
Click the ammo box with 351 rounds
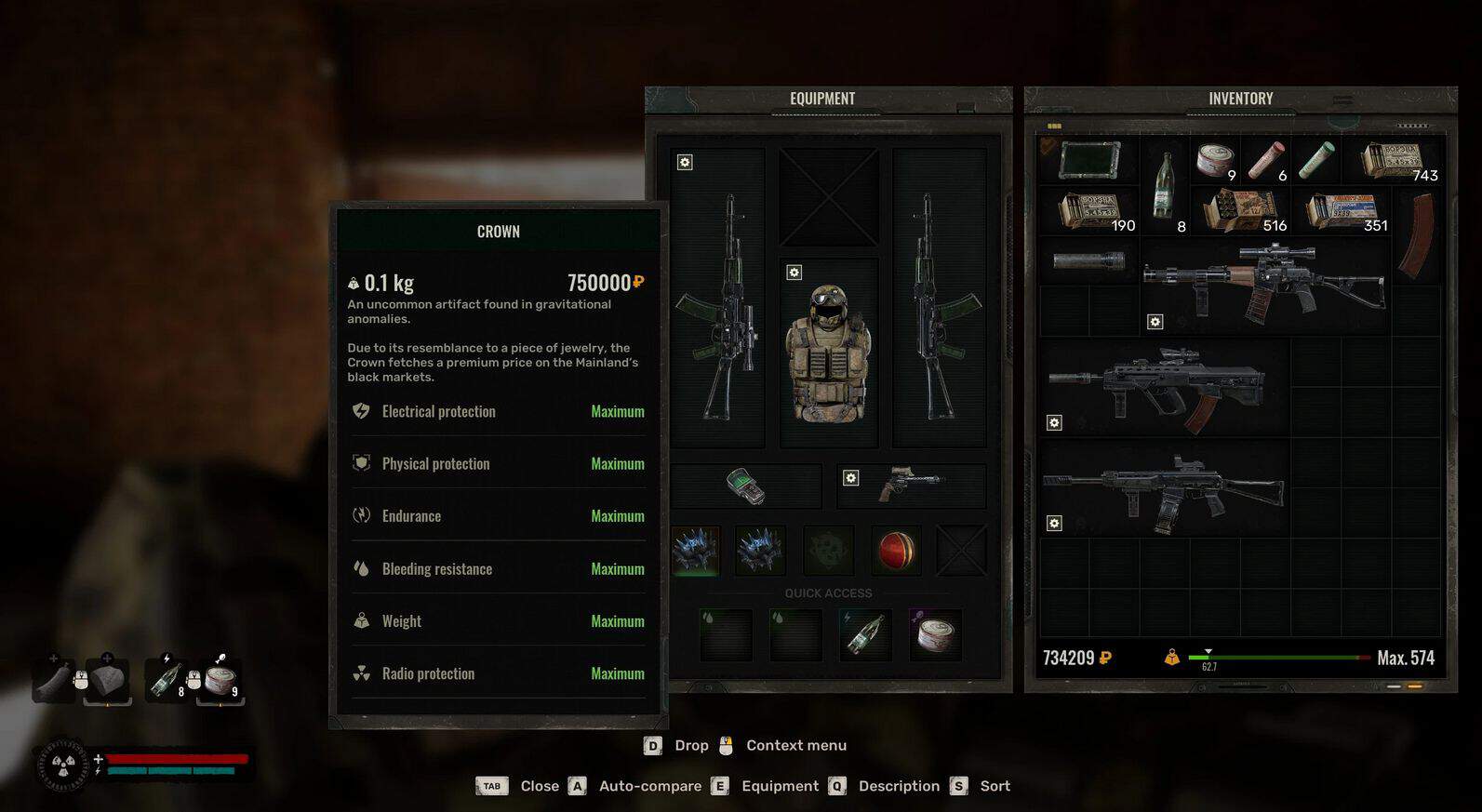click(x=1342, y=210)
